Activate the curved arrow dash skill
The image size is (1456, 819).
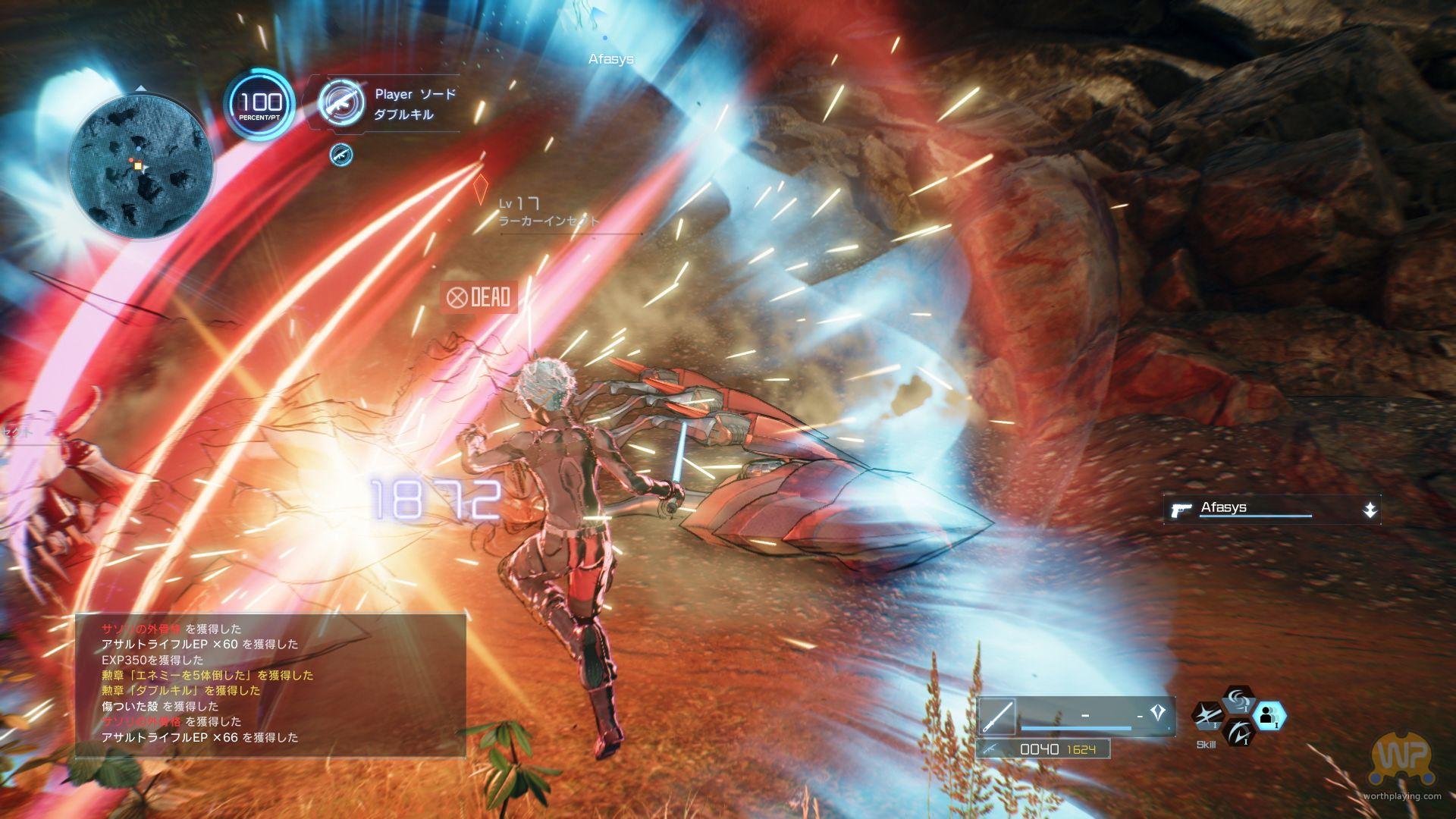1238,732
